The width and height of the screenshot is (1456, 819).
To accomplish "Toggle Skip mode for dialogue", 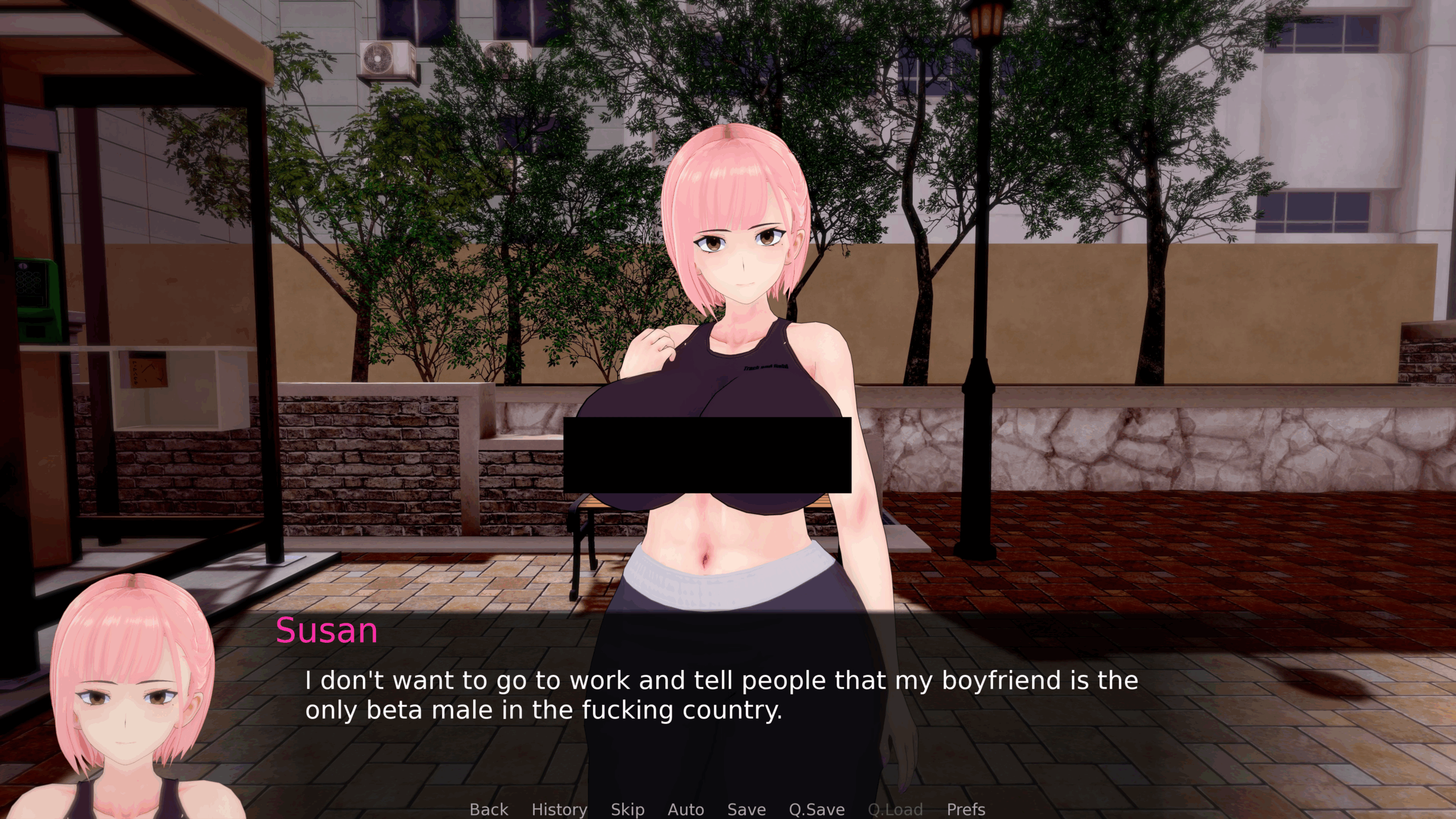I will [x=627, y=809].
